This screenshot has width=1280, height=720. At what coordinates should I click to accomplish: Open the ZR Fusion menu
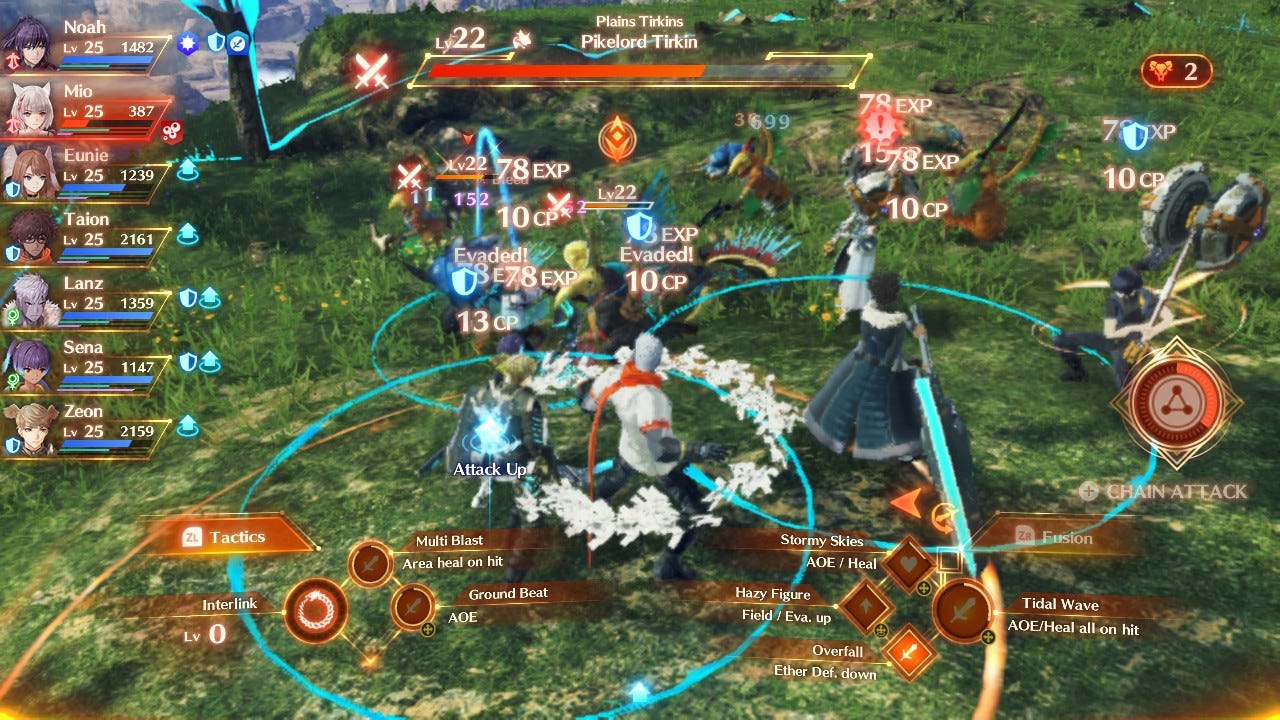1058,538
